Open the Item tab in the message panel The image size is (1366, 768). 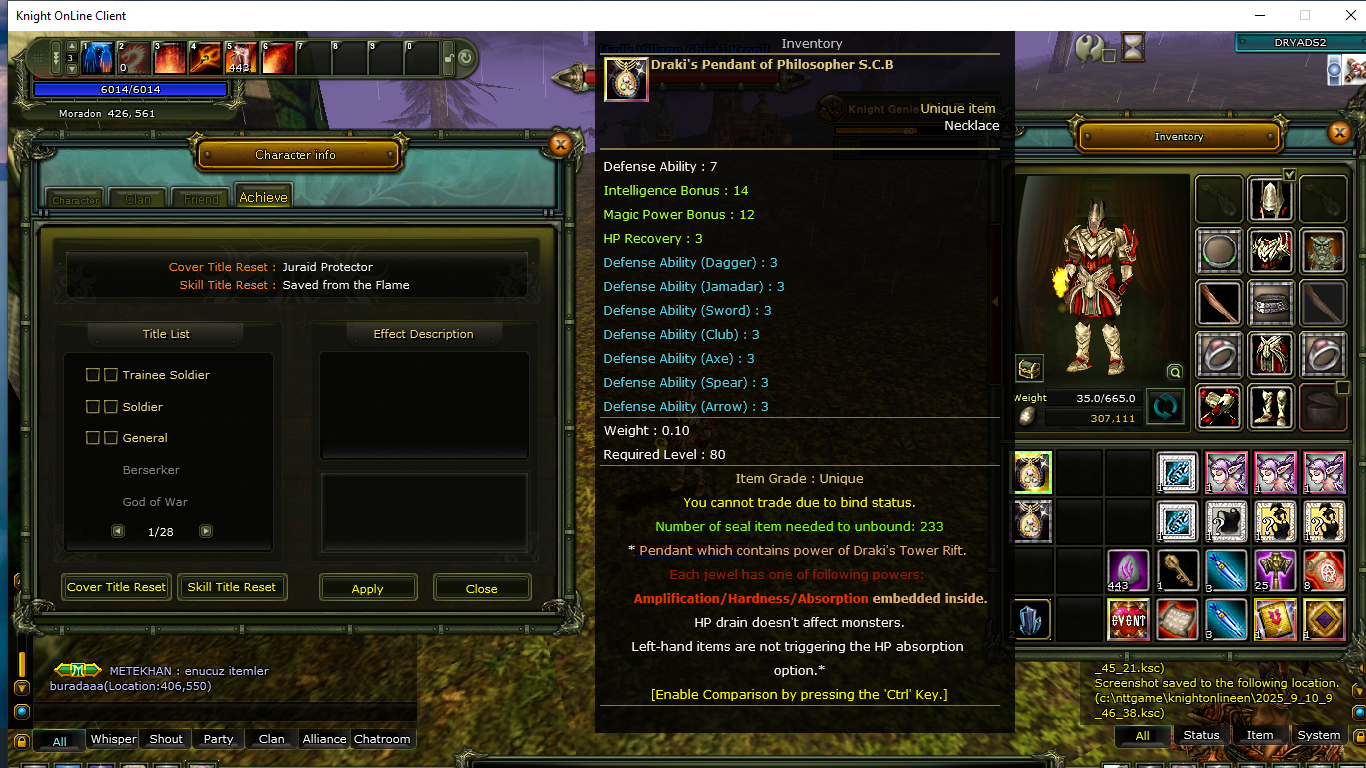[1258, 734]
